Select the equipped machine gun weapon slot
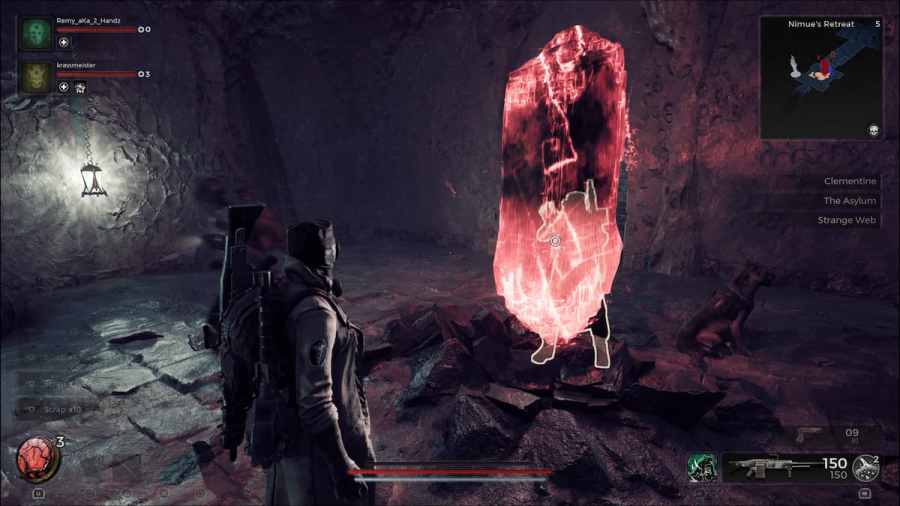 (x=766, y=466)
